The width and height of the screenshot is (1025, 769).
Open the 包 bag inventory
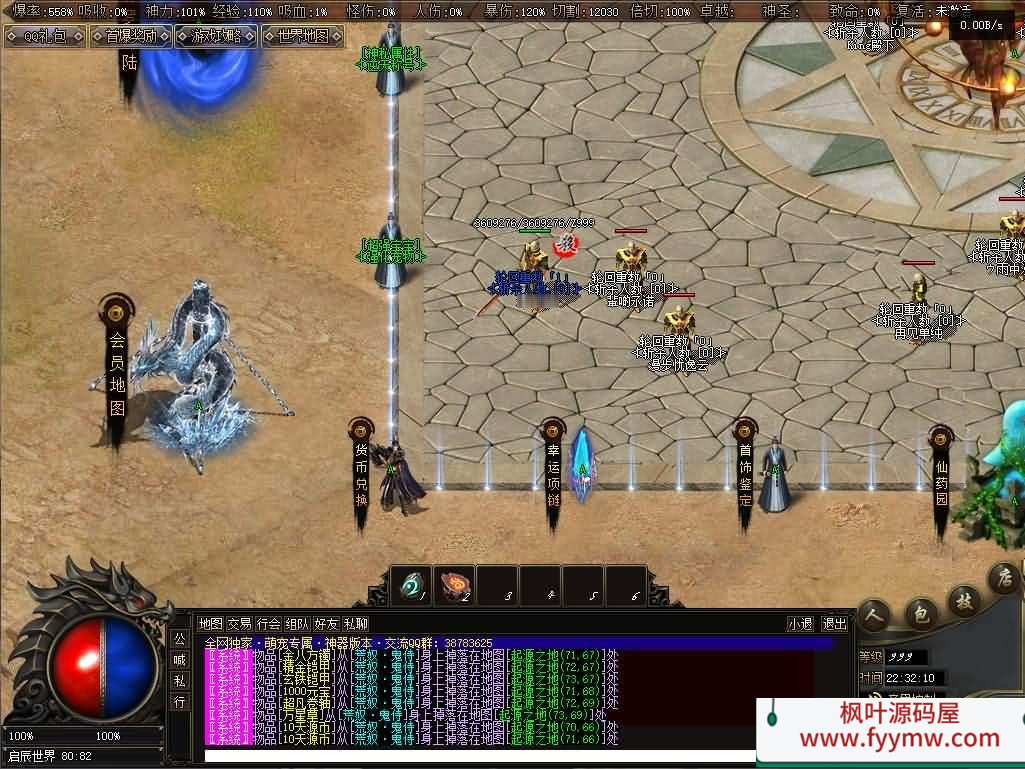coord(921,610)
